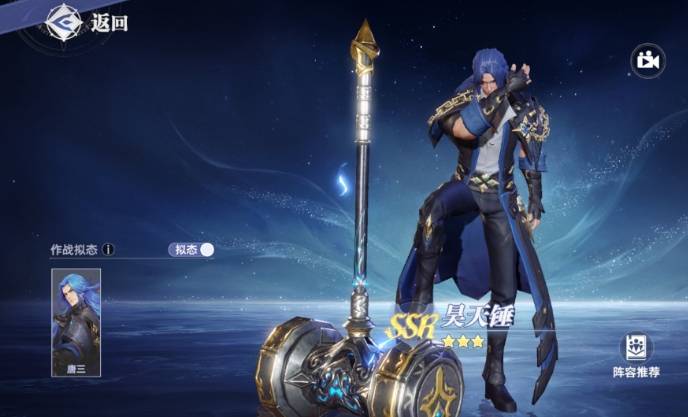
Task: Open the video camera recording icon
Action: pos(647,61)
